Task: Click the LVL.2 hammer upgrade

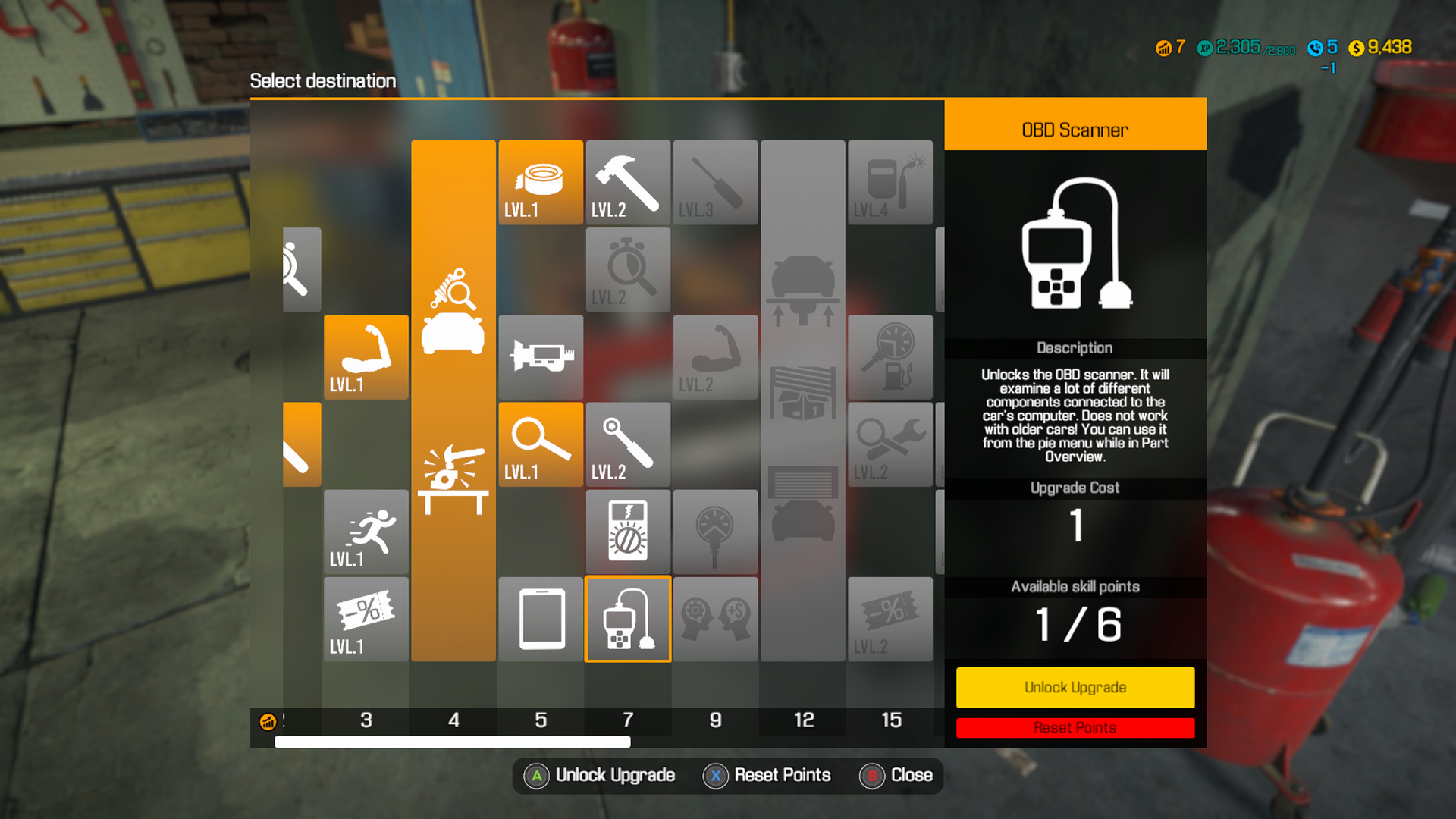Action: pos(628,182)
